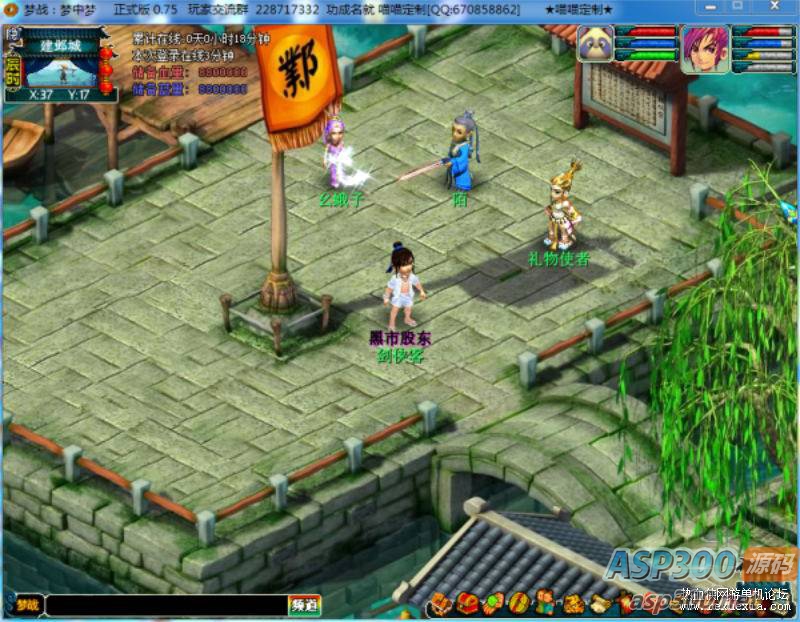Viewport: 800px width, 622px height.
Task: Click the small character figure icon
Action: click(x=544, y=603)
